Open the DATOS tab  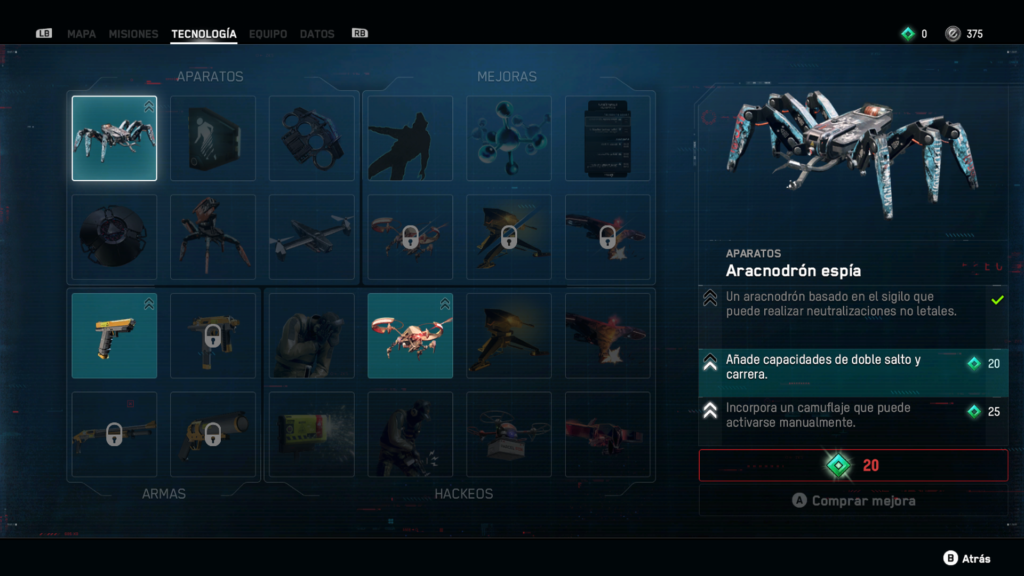(317, 34)
